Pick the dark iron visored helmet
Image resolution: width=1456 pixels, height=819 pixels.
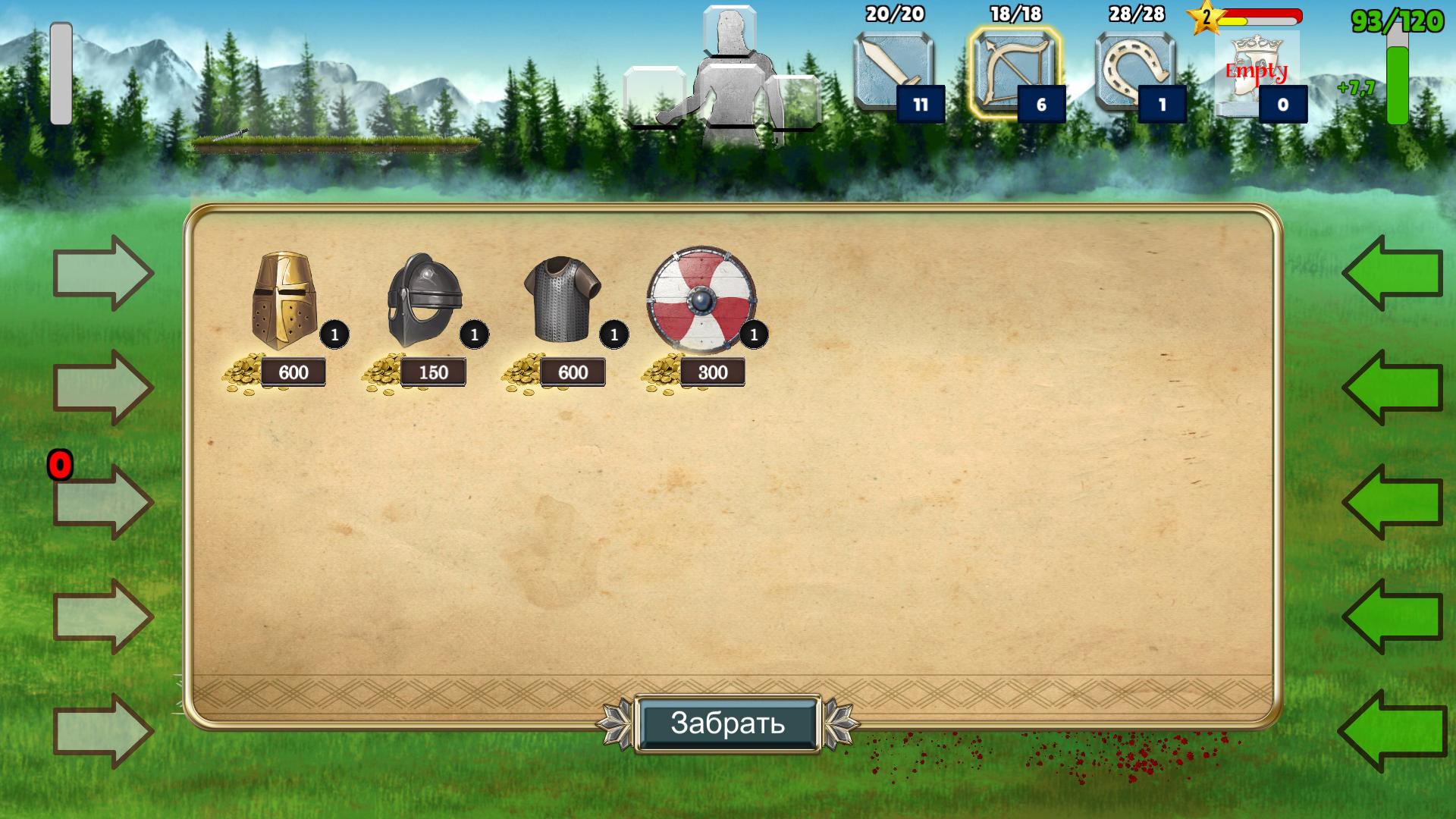tap(423, 300)
